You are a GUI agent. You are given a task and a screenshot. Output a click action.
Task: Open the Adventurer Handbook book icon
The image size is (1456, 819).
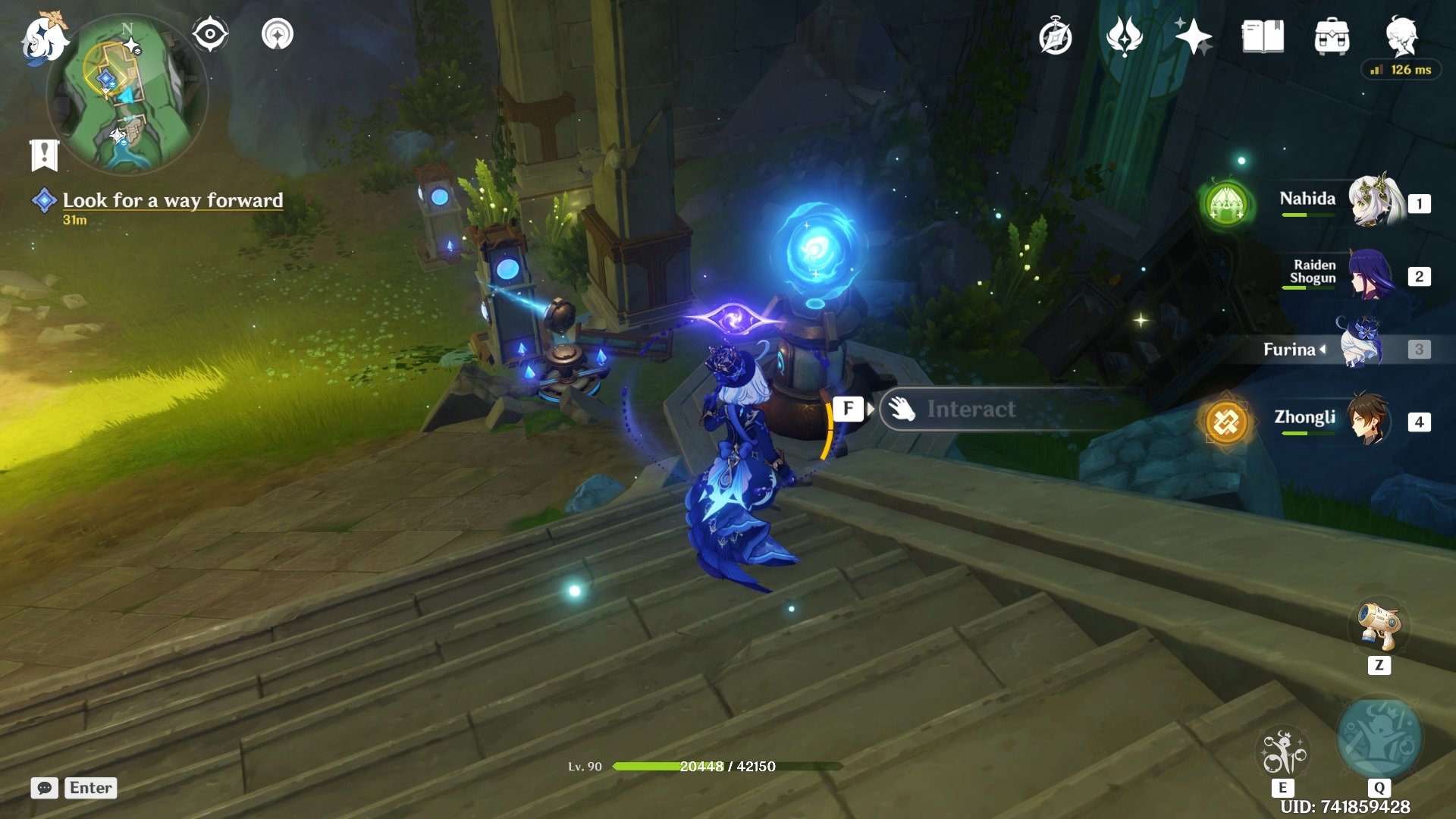tap(1263, 36)
